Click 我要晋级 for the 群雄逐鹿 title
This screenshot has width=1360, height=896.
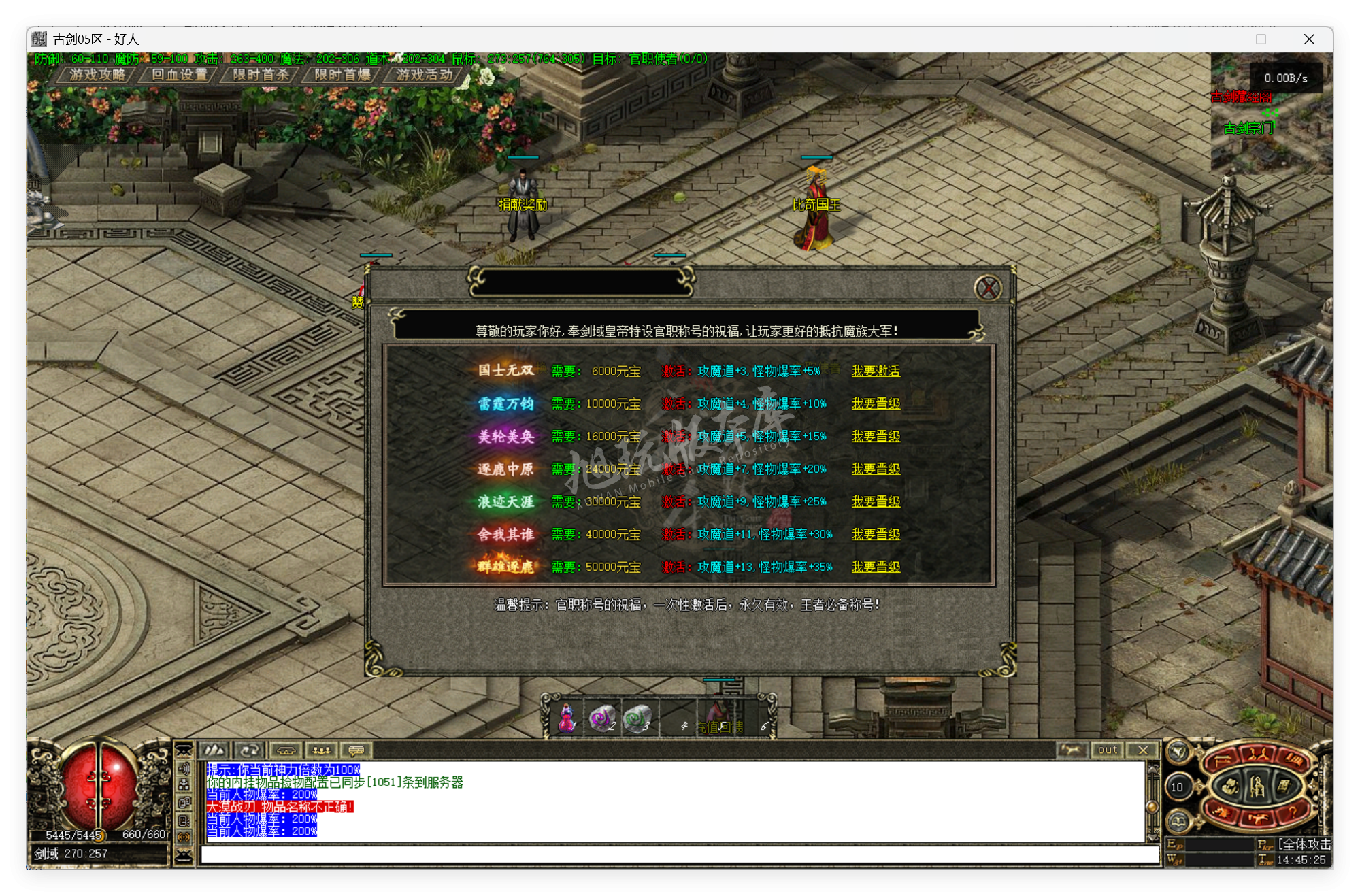click(876, 567)
